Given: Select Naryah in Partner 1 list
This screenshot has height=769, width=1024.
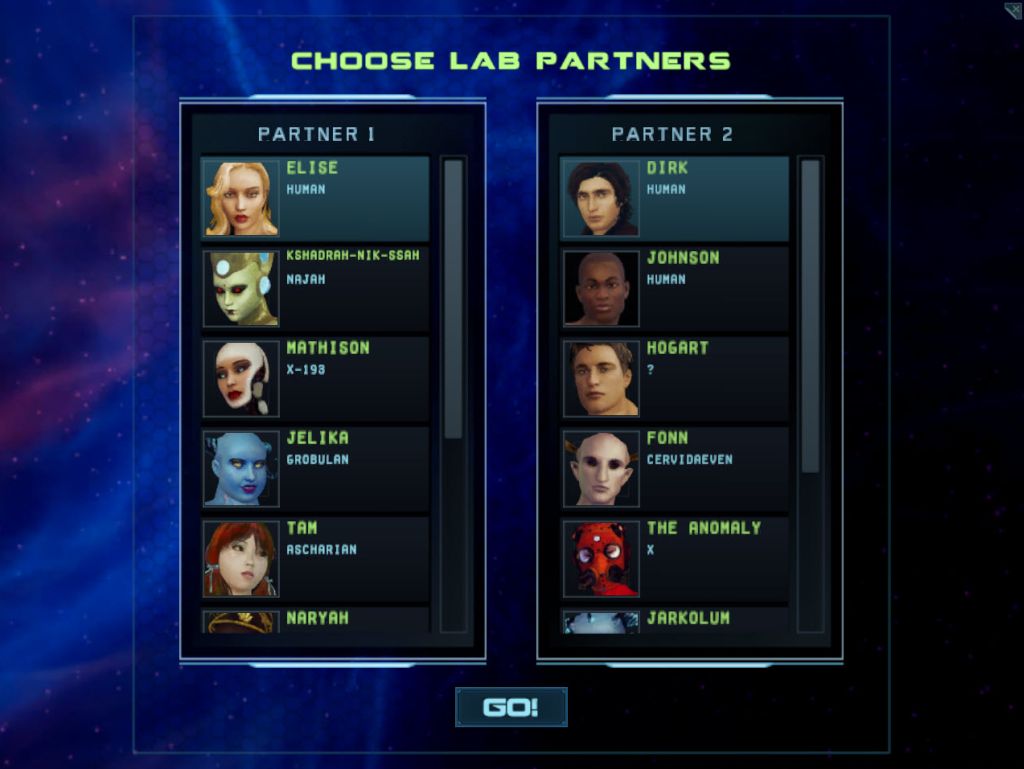Looking at the screenshot, I should [x=315, y=620].
